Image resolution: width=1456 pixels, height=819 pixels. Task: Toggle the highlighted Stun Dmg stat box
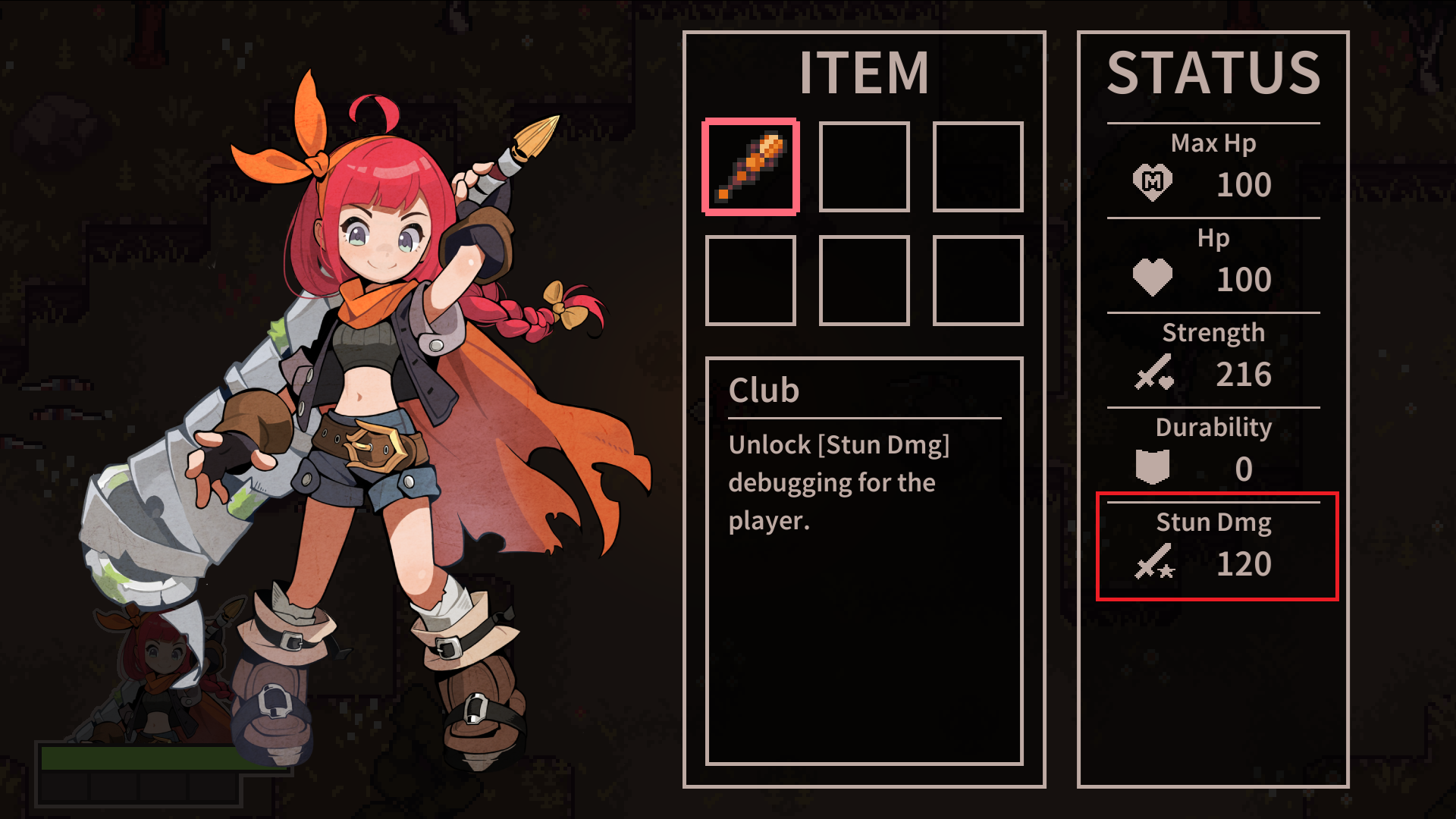1216,546
